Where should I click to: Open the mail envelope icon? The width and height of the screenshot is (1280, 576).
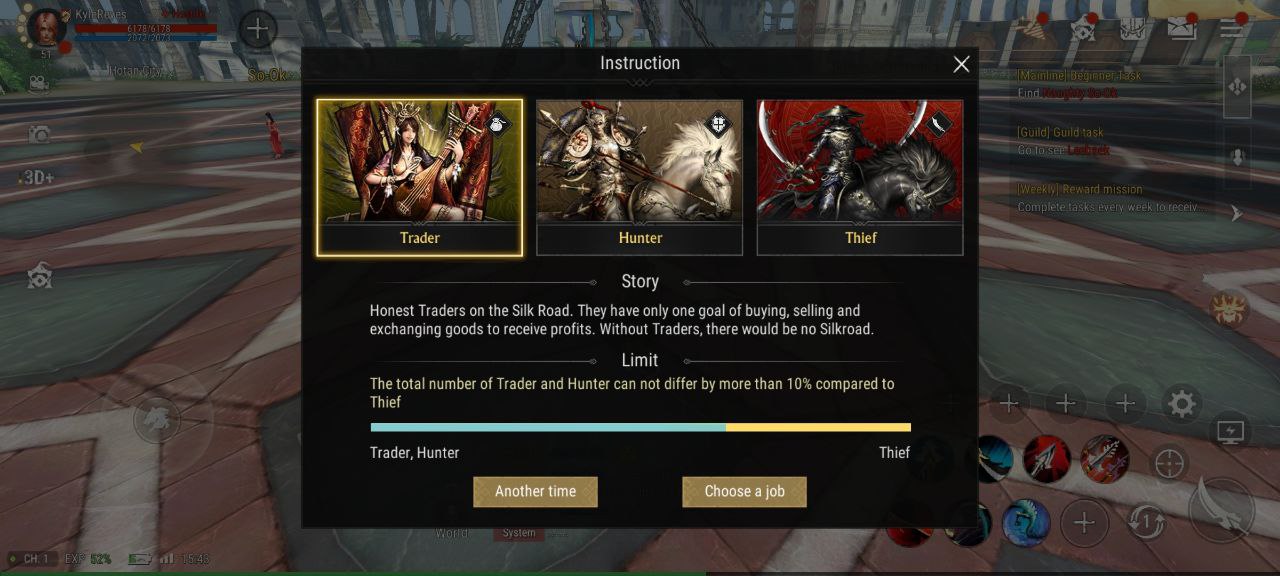pyautogui.click(x=1182, y=28)
